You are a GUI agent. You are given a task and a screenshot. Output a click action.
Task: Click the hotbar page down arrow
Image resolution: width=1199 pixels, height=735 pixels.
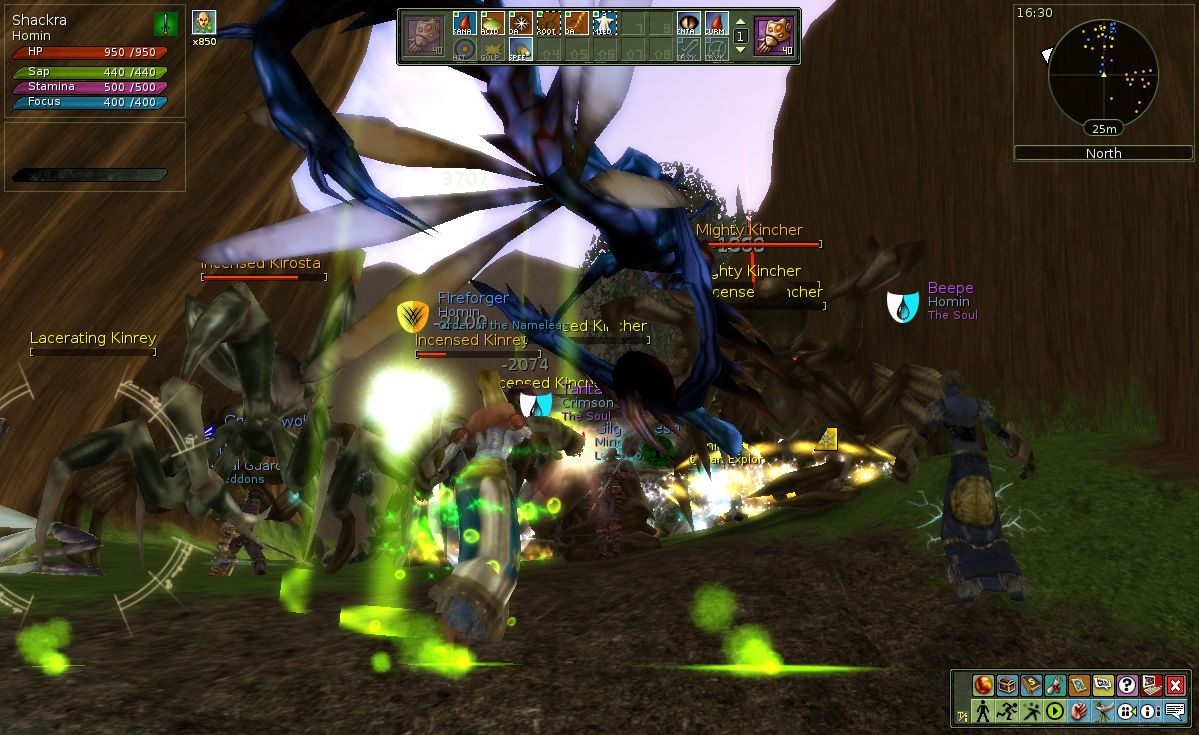tap(740, 50)
